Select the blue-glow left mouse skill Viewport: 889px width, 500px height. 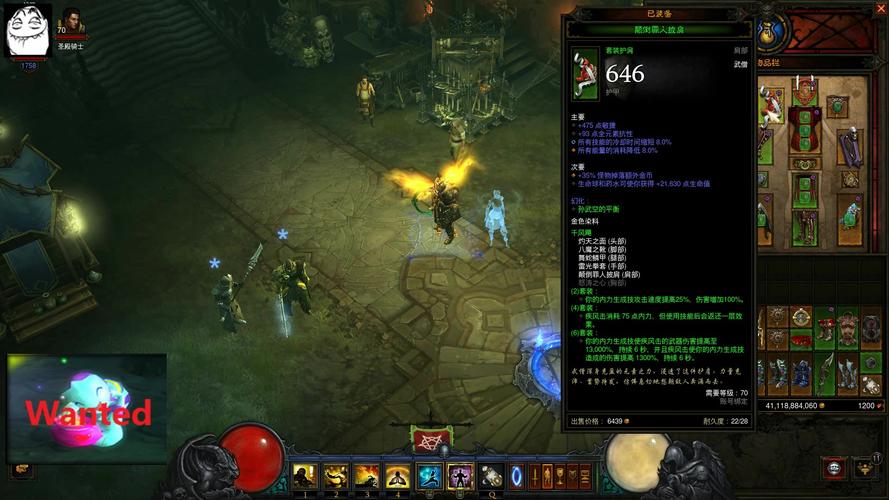[430, 476]
